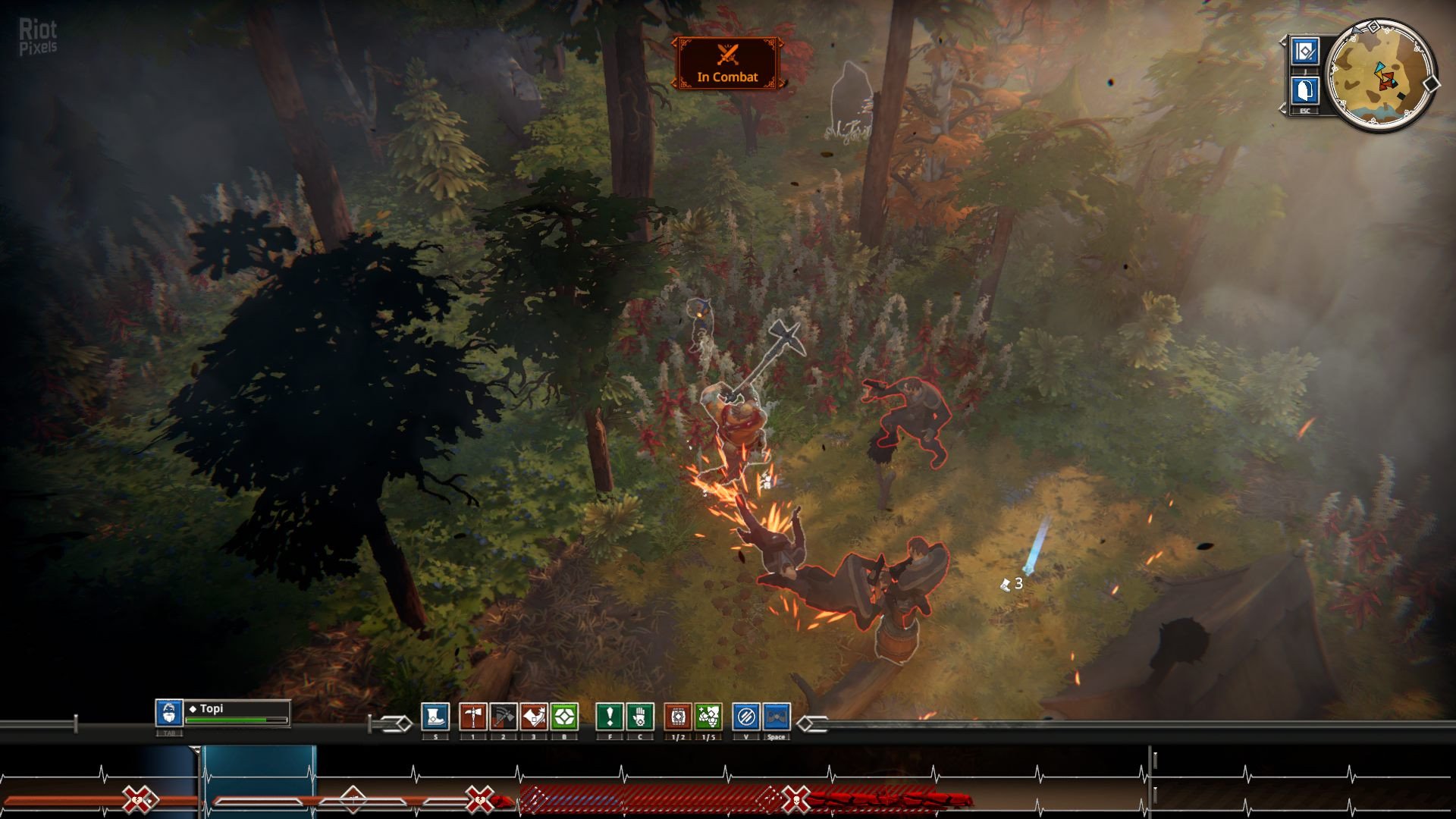Use the barrel item slot
1456x819 pixels.
678,717
